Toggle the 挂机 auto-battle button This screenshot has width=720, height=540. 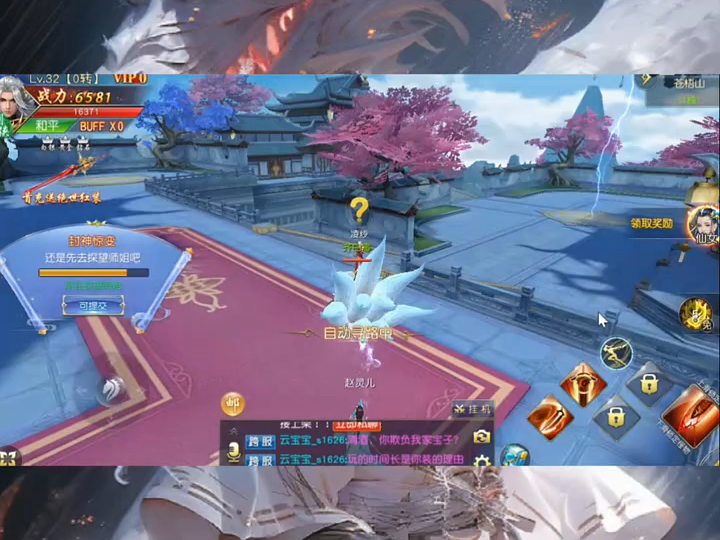point(472,409)
